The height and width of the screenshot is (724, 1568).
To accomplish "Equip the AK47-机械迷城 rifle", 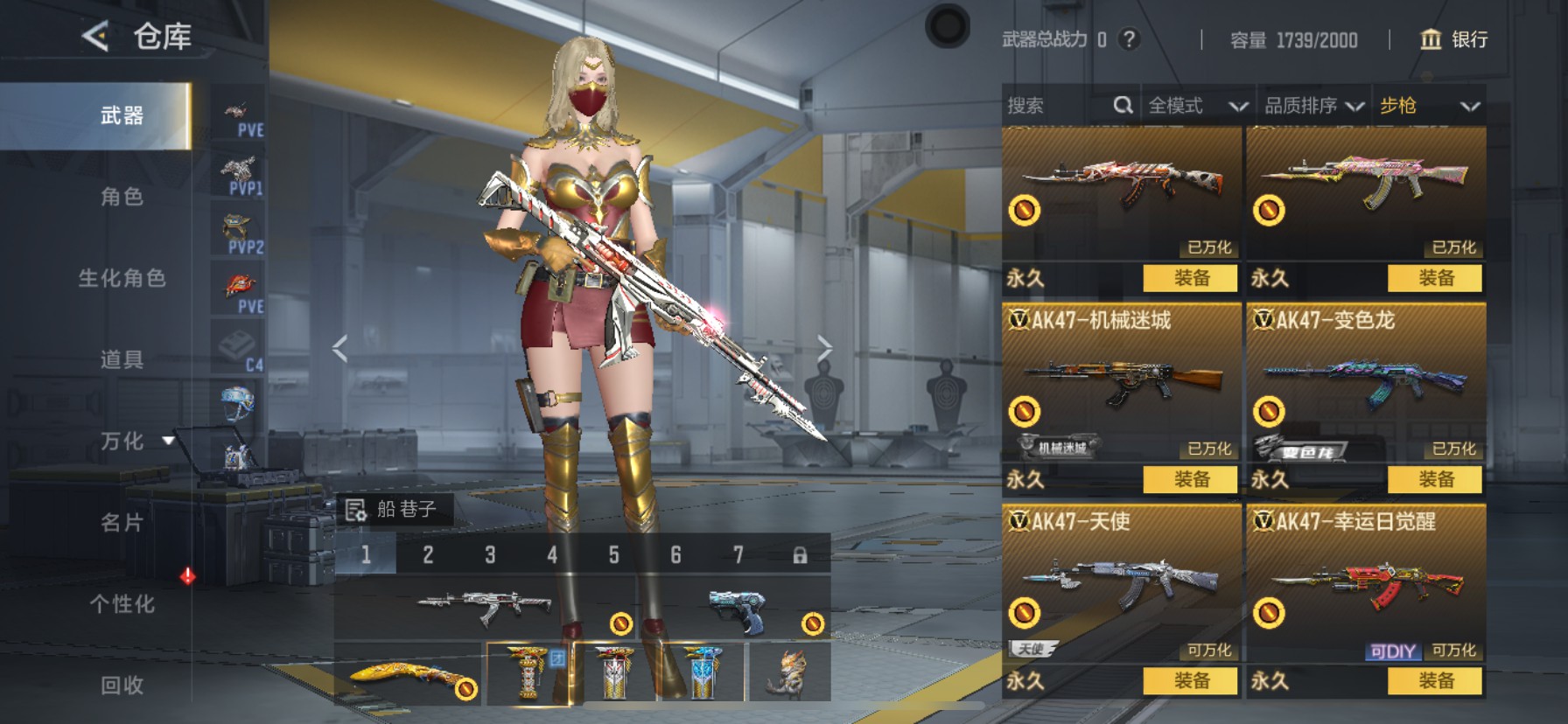I will [1191, 479].
